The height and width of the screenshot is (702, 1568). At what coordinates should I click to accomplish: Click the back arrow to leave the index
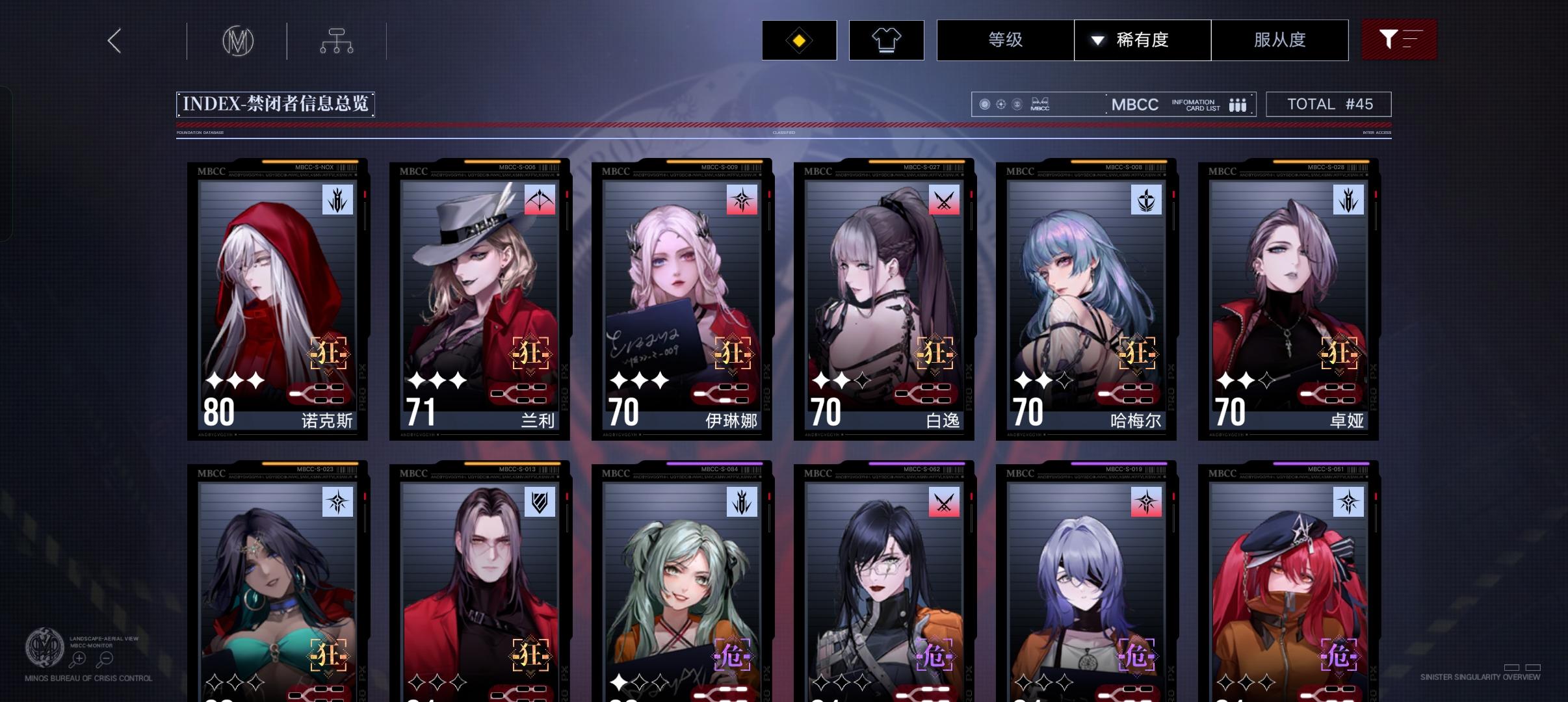coord(114,40)
